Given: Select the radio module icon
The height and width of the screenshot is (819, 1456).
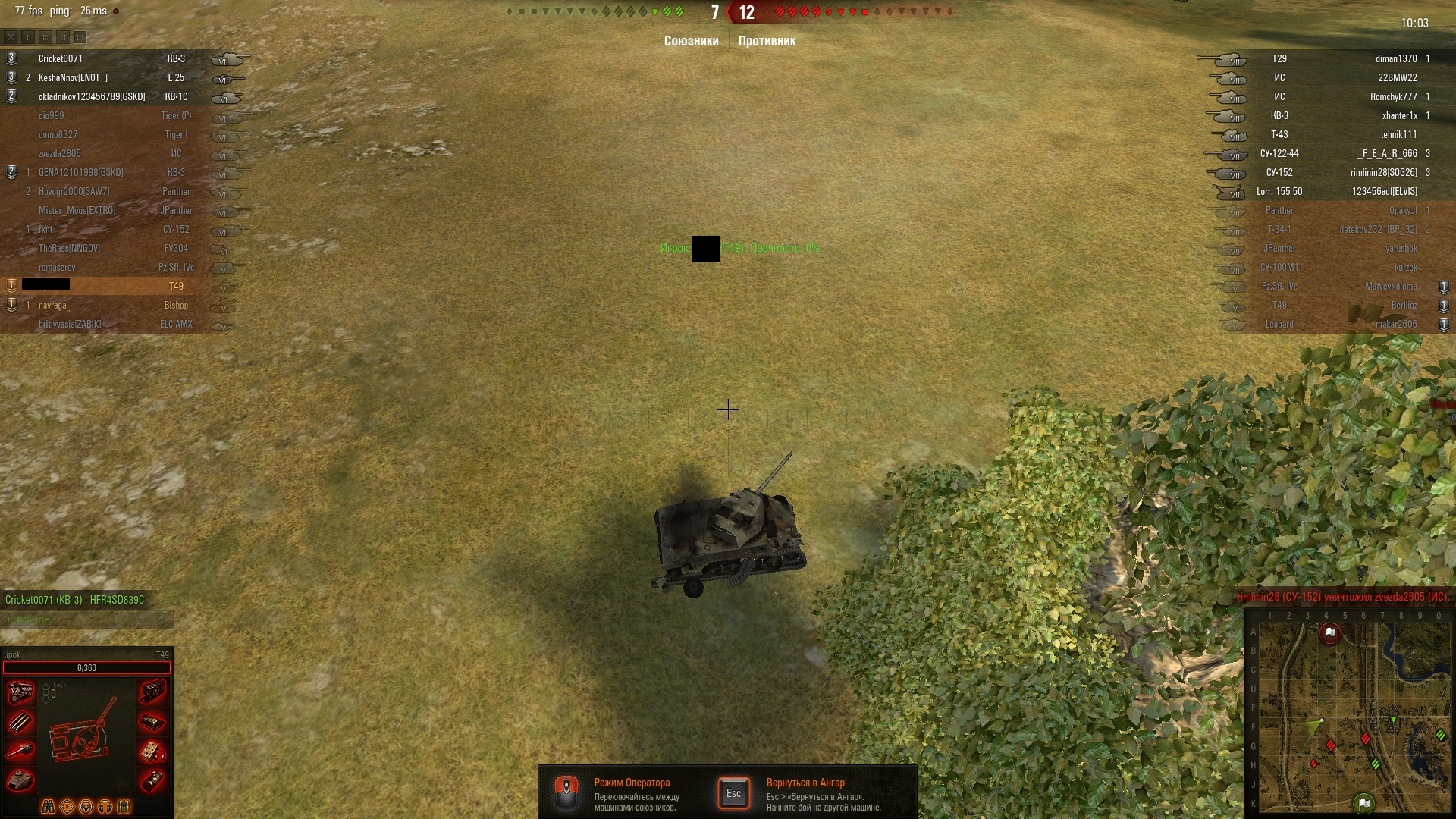Looking at the screenshot, I should 152,751.
